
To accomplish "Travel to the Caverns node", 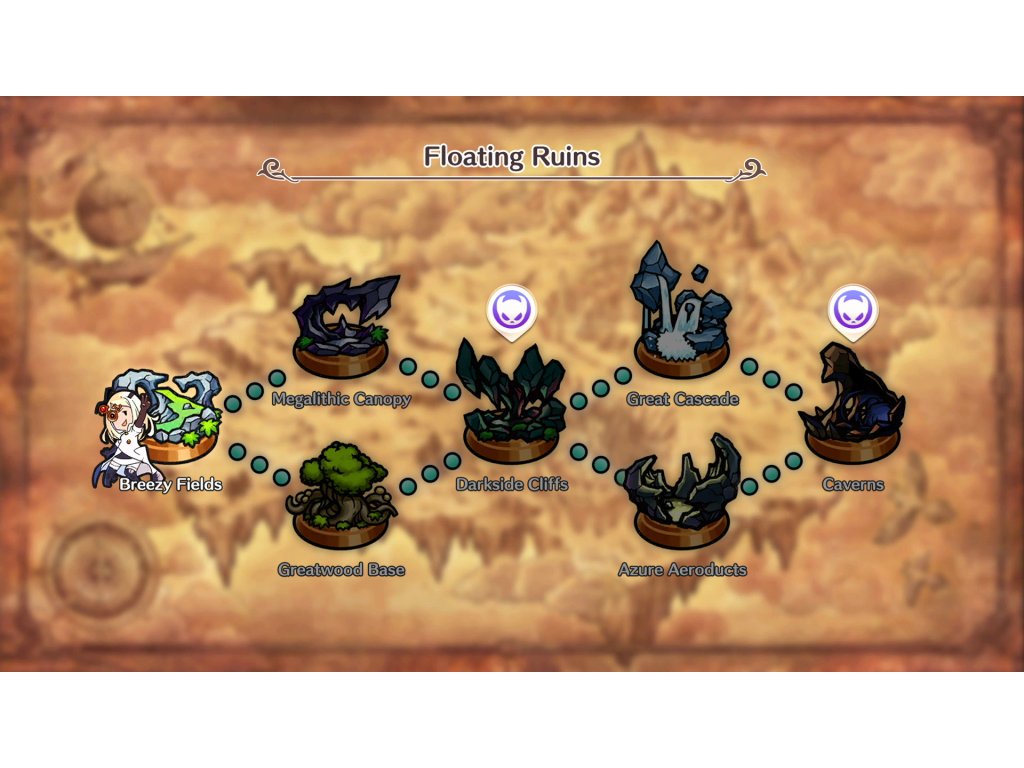I will click(x=852, y=412).
